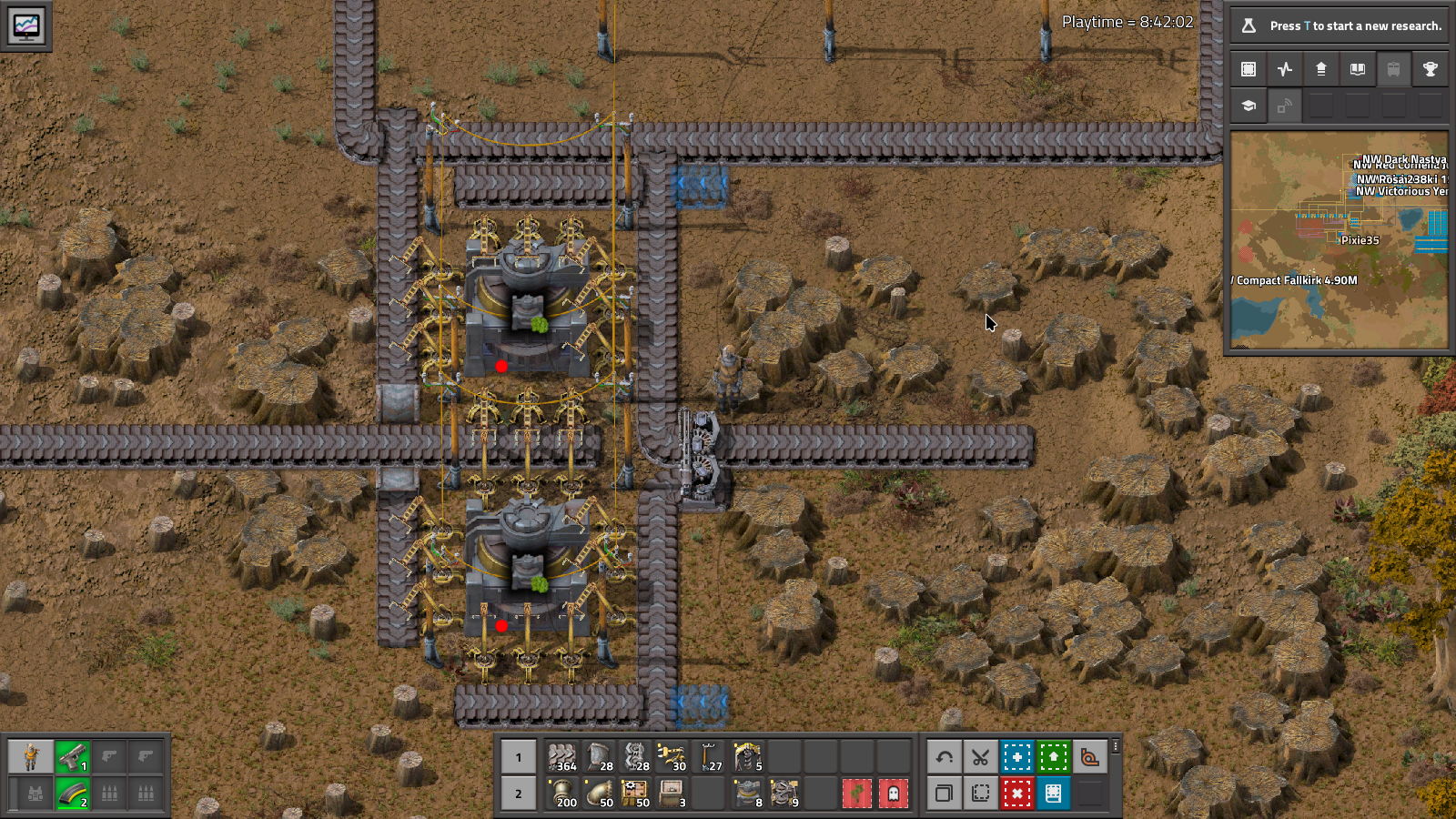This screenshot has height=819, width=1456.
Task: Activate the cut scissors tool
Action: point(980,757)
